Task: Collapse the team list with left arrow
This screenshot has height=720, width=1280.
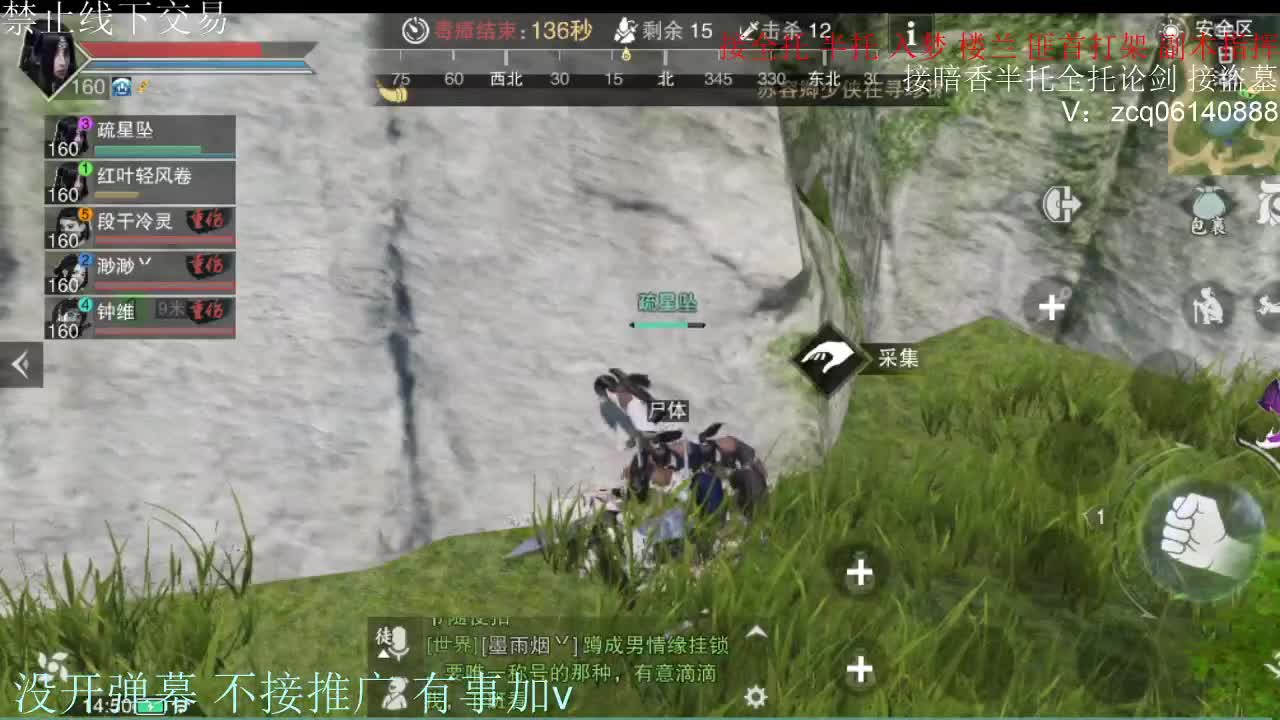Action: click(x=20, y=363)
